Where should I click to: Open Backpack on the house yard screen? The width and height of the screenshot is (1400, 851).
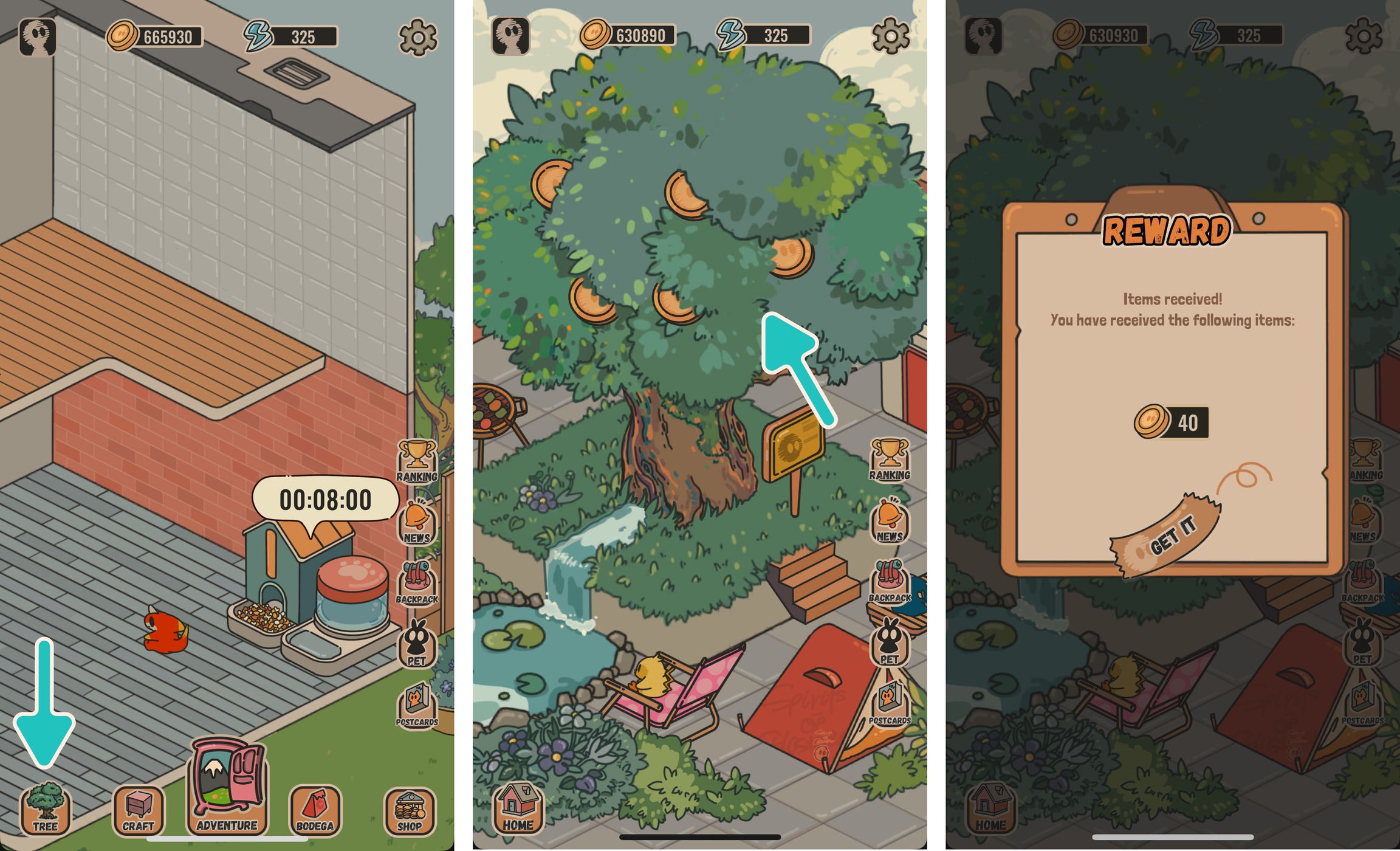click(x=417, y=583)
